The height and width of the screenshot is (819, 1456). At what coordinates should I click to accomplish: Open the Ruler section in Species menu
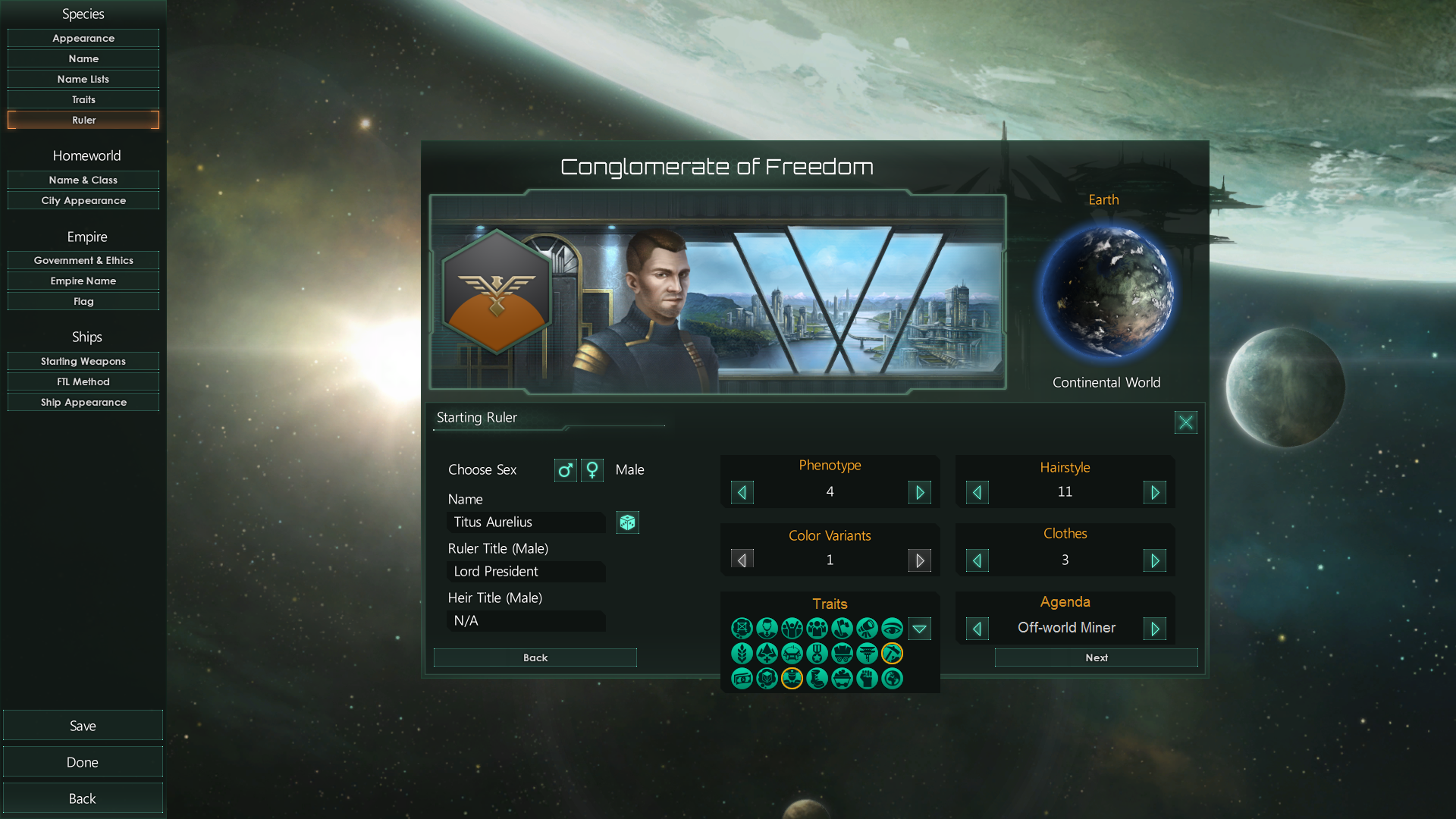pyautogui.click(x=83, y=119)
